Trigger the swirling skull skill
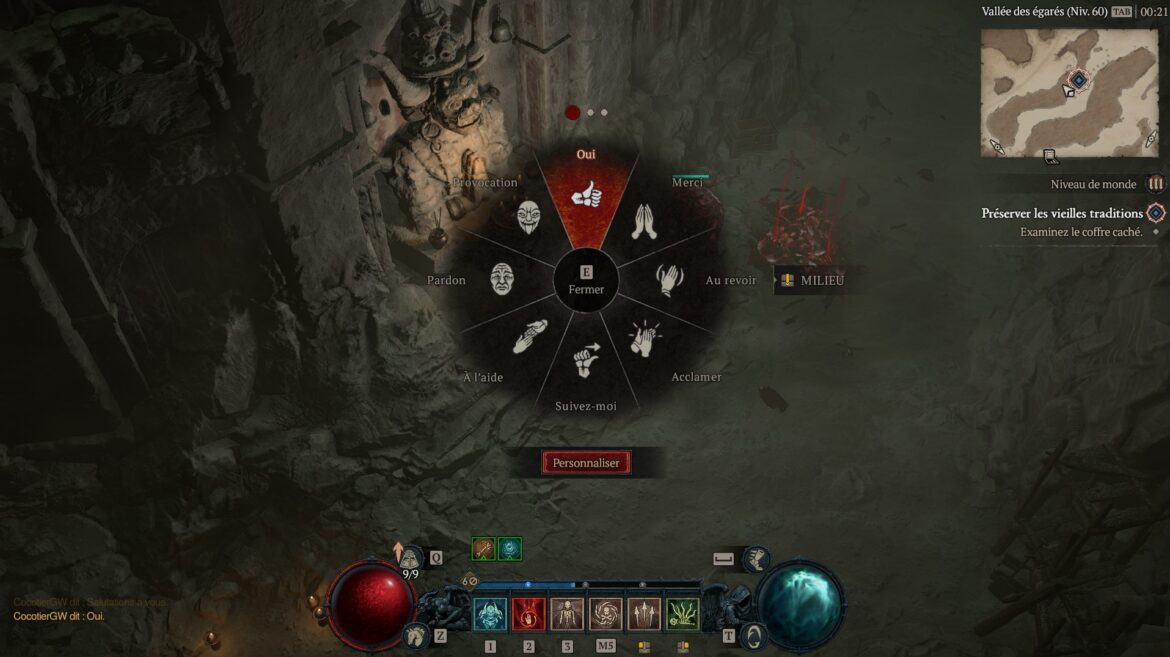This screenshot has width=1170, height=657. 605,614
